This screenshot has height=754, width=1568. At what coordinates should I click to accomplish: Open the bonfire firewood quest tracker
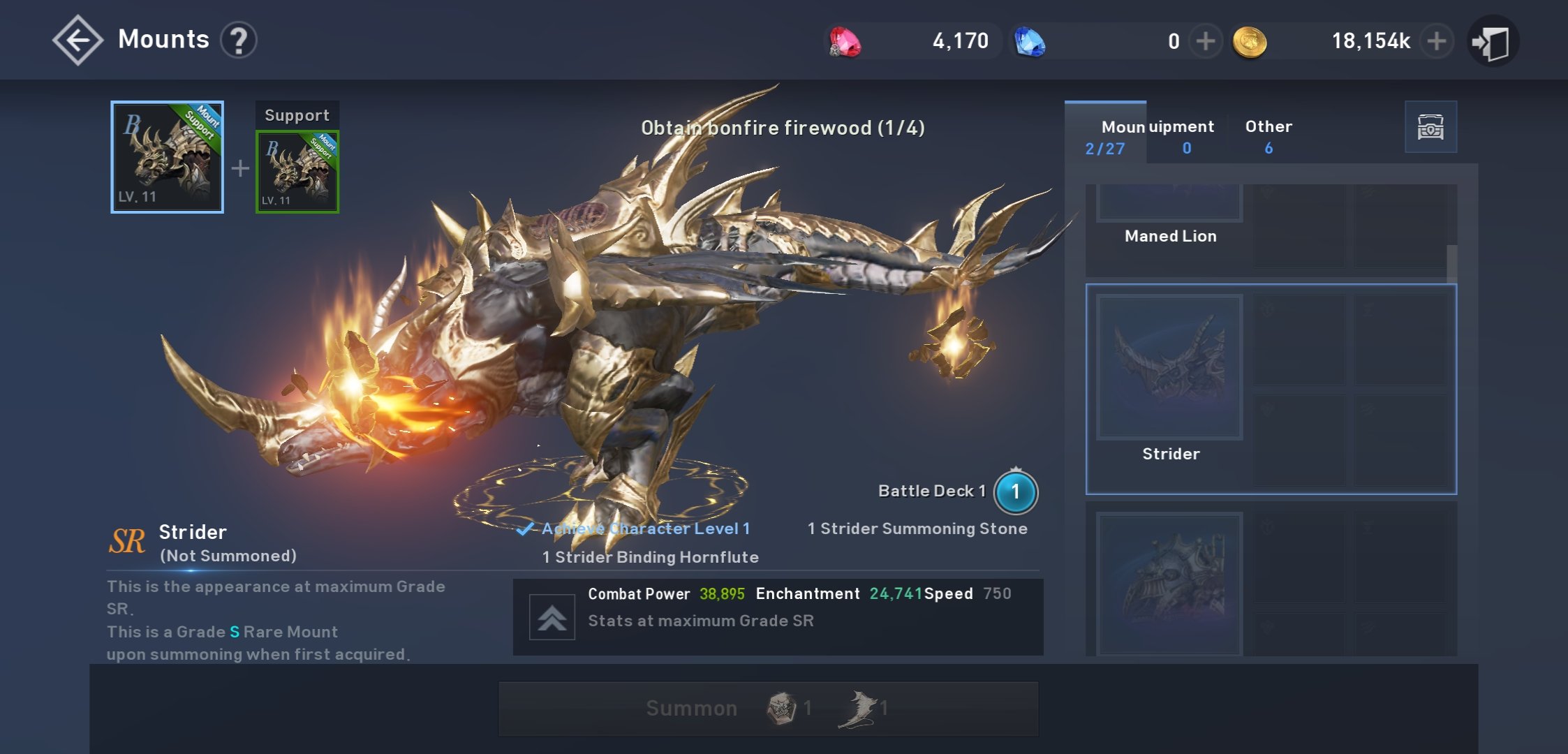tap(783, 128)
